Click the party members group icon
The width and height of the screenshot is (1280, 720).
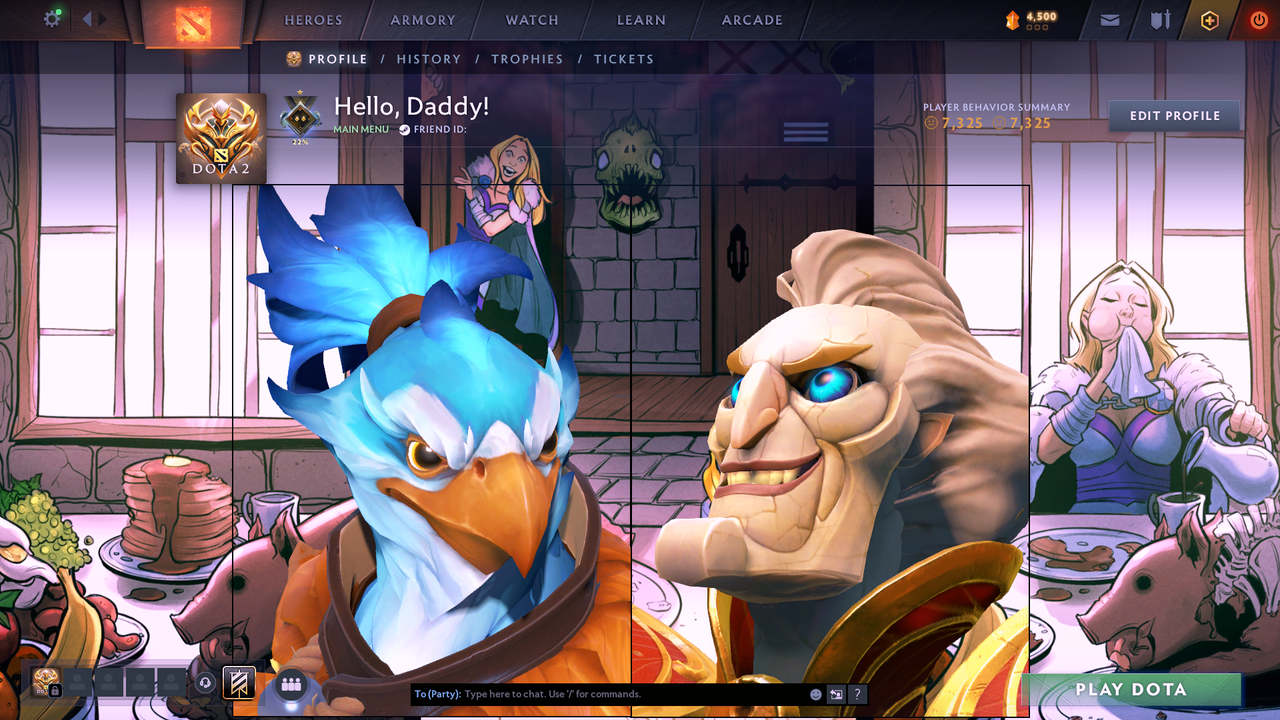pyautogui.click(x=290, y=684)
